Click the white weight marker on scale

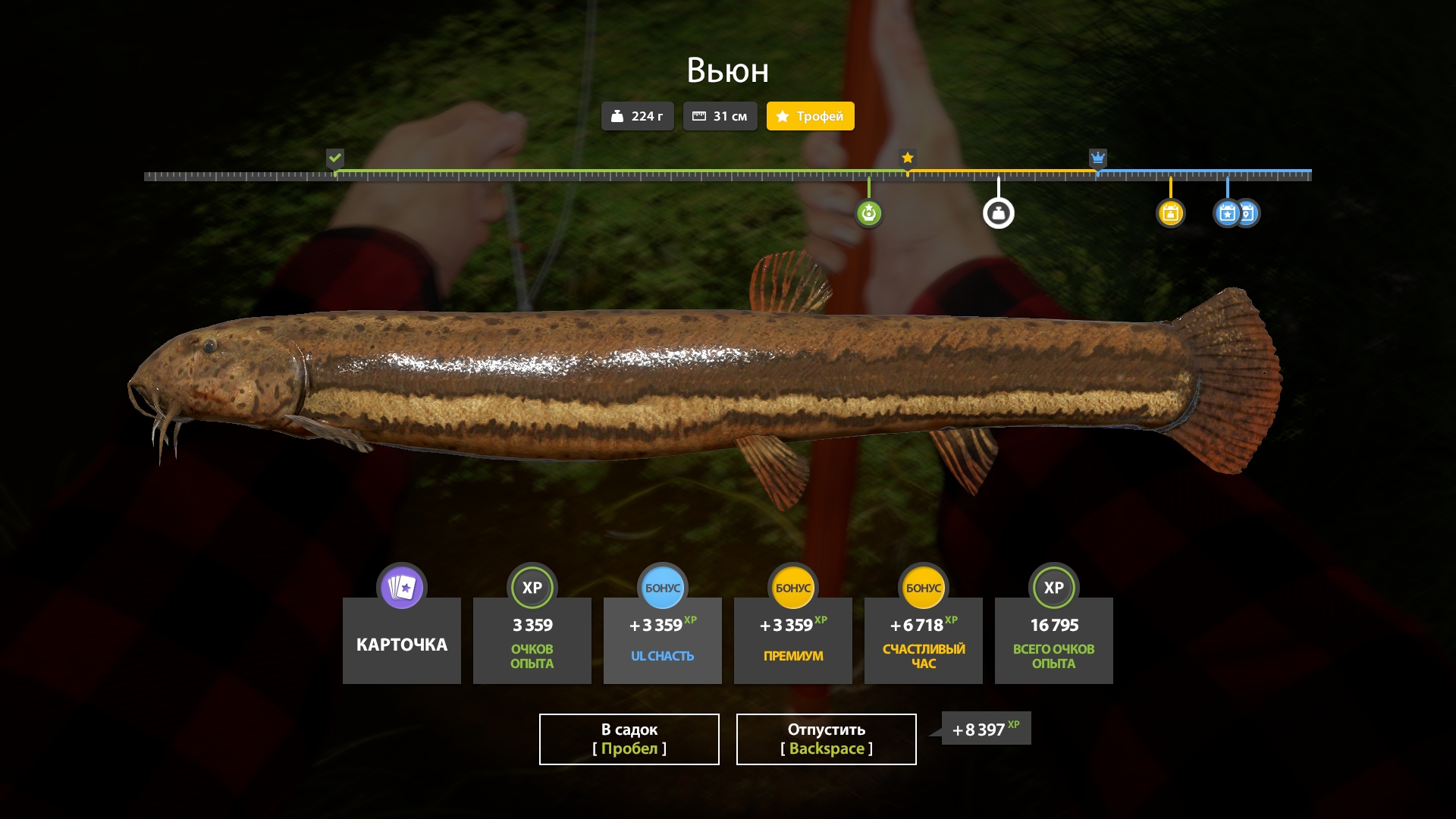pos(998,213)
